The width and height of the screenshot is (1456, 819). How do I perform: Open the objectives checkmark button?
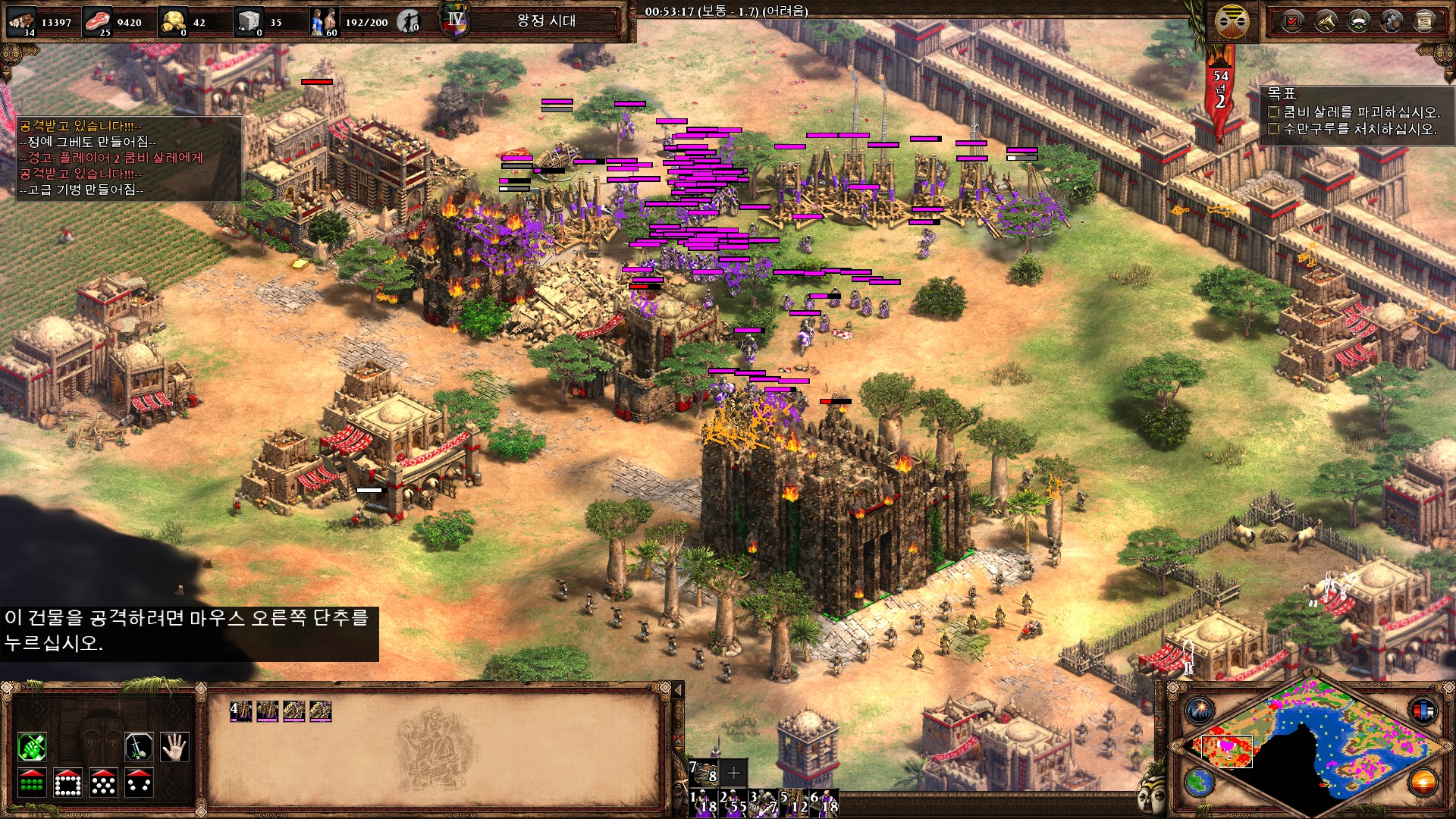1292,21
